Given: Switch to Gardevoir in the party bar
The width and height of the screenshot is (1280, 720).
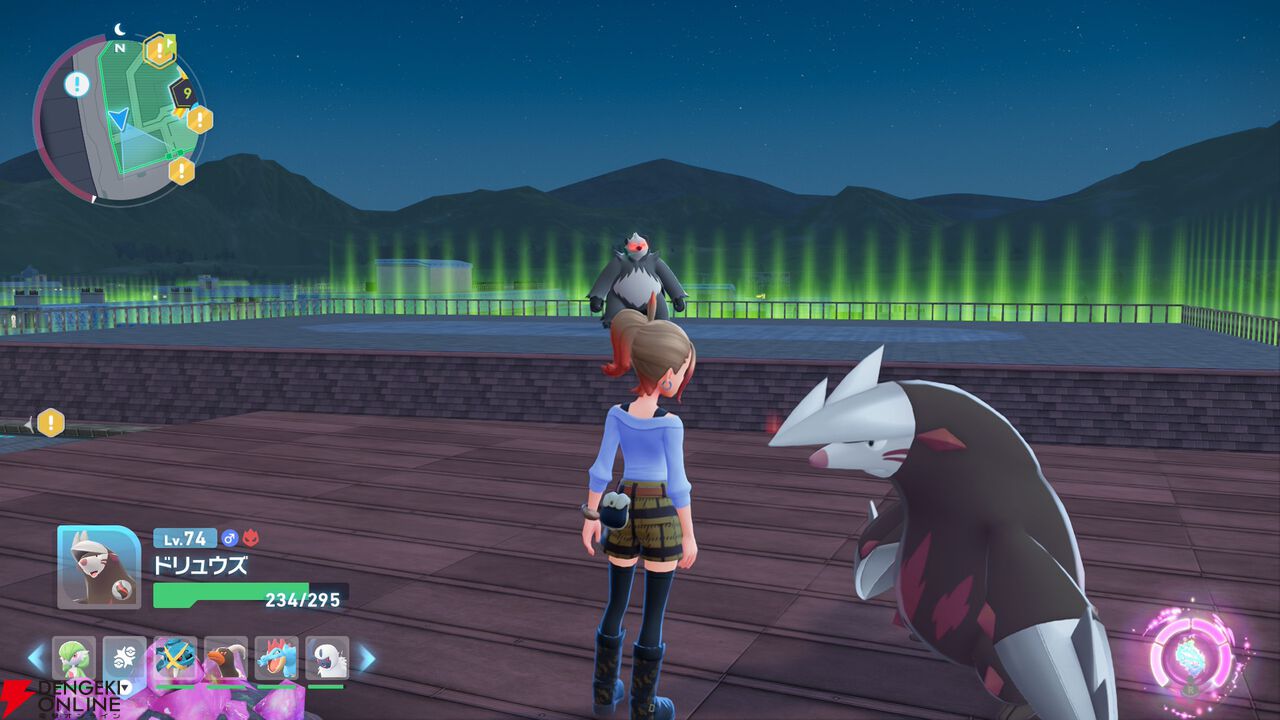Looking at the screenshot, I should 74,658.
